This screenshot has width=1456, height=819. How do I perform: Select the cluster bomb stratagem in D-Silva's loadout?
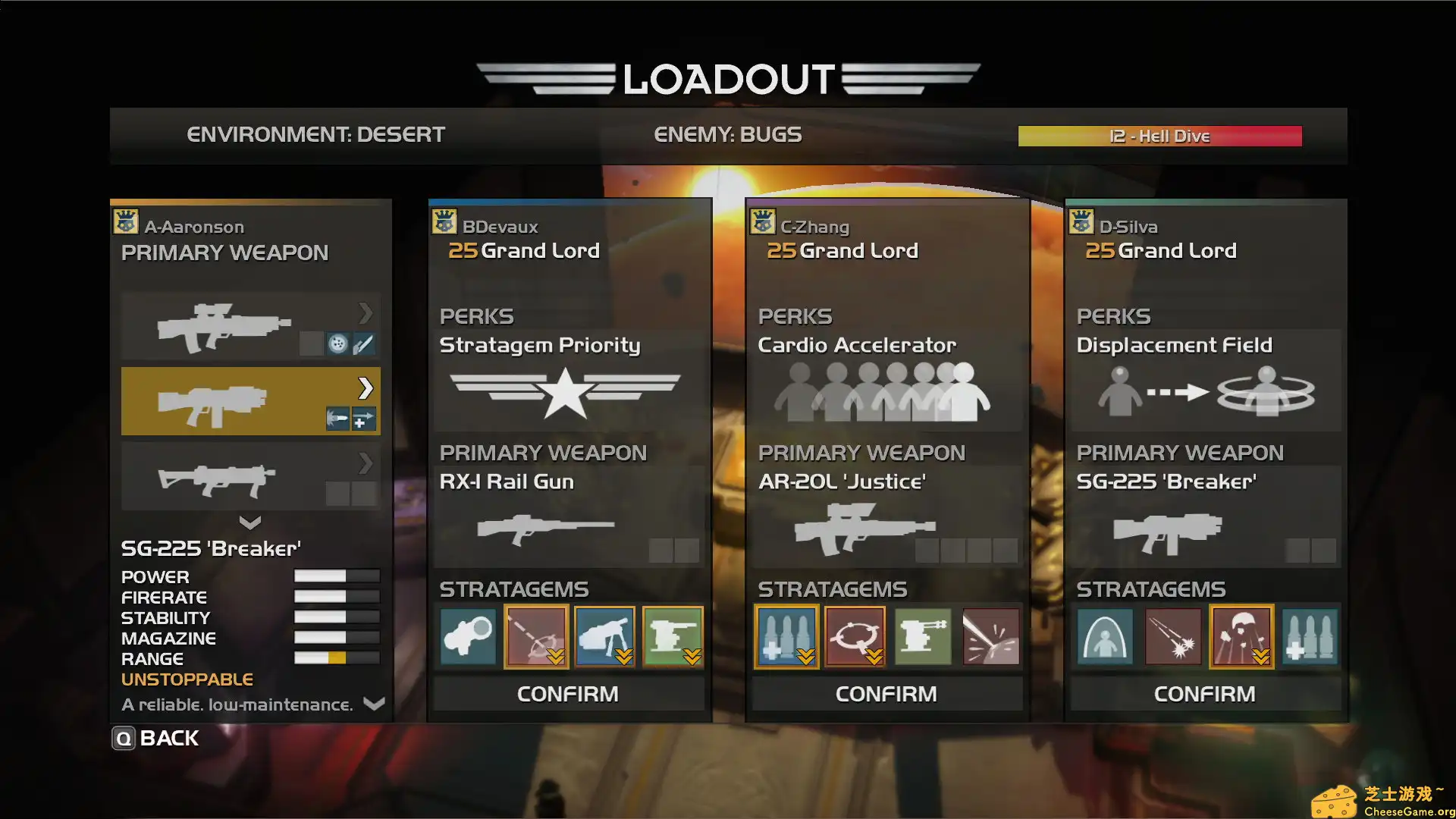coord(1173,637)
